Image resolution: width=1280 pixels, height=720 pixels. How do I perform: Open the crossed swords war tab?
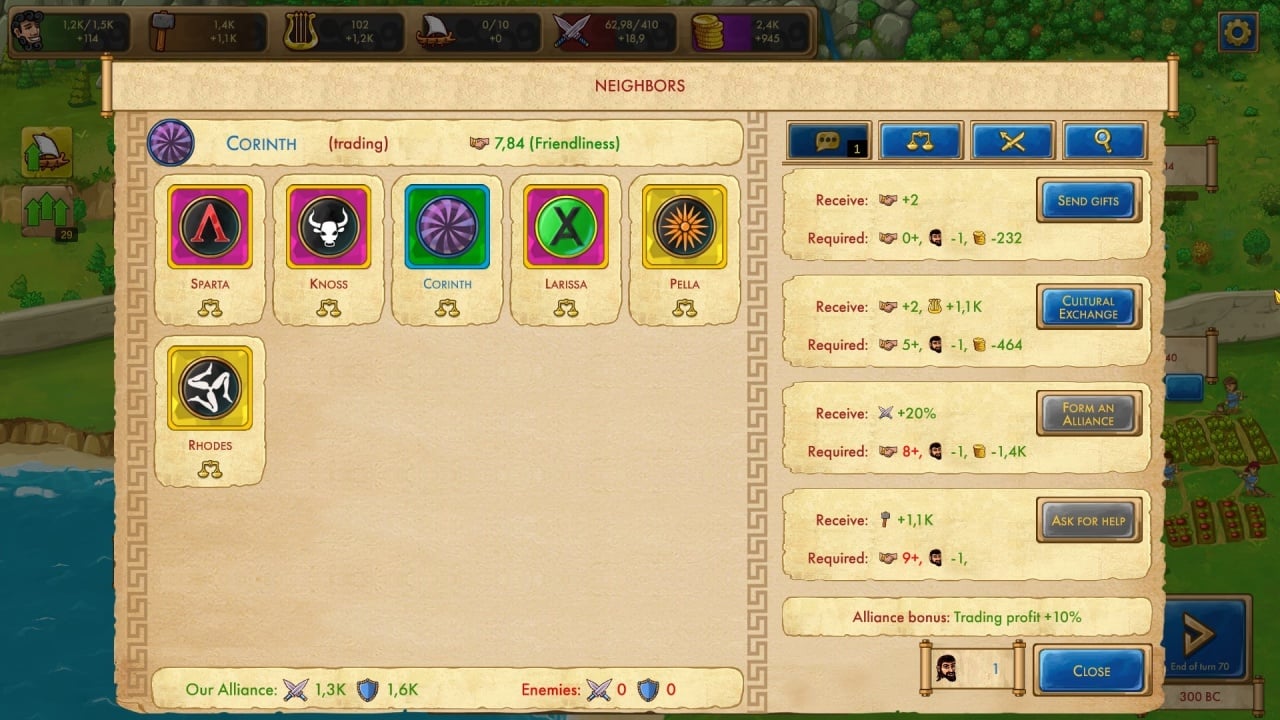(1012, 142)
